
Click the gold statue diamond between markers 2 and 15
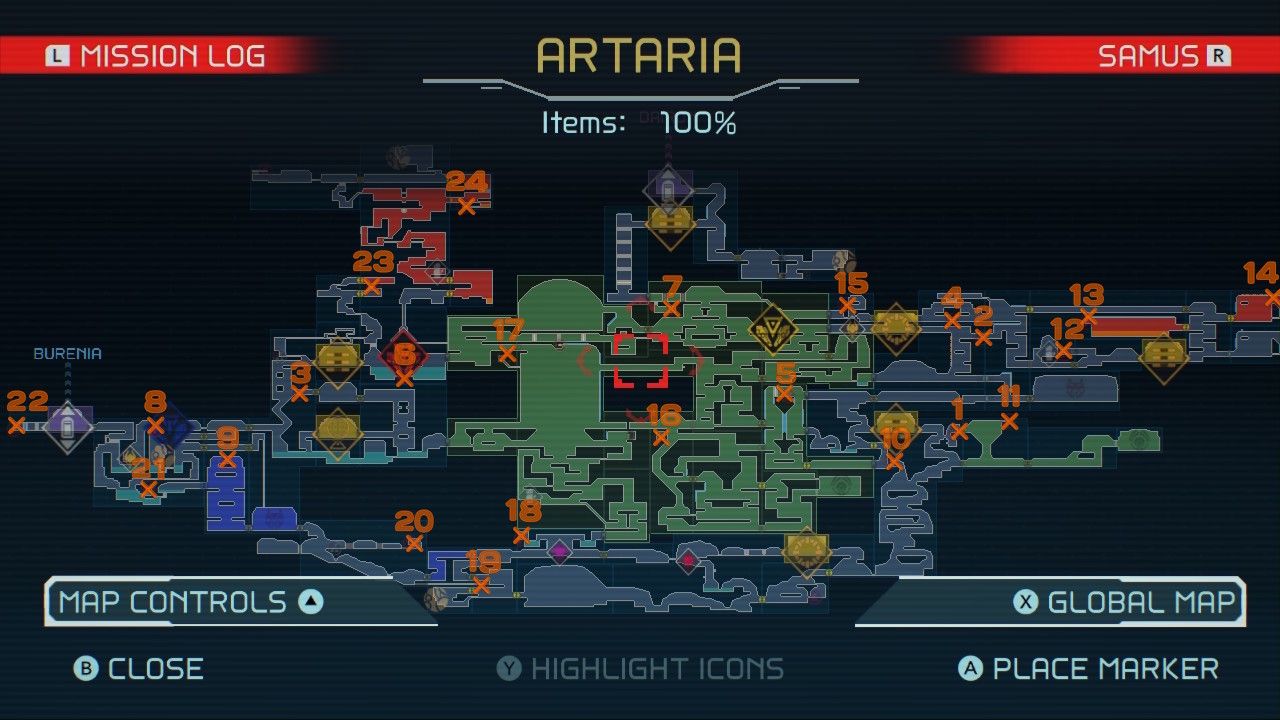click(x=895, y=327)
